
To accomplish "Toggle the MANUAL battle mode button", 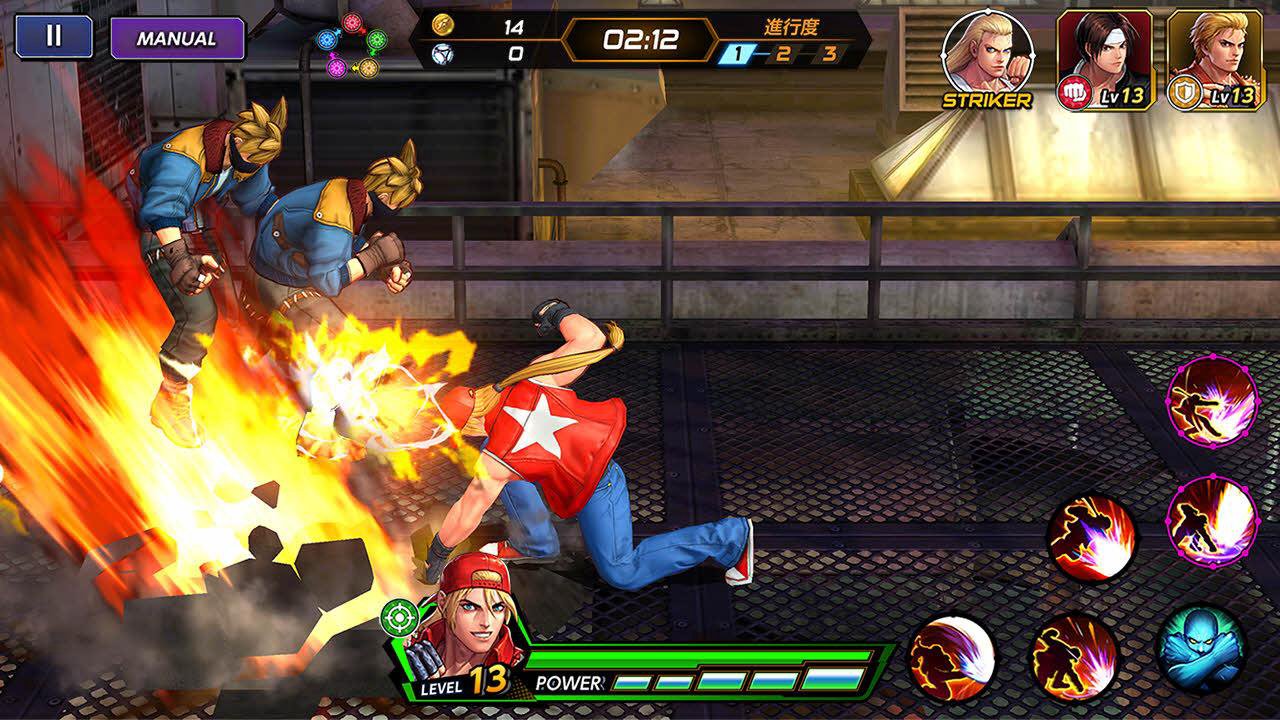I will click(x=177, y=39).
